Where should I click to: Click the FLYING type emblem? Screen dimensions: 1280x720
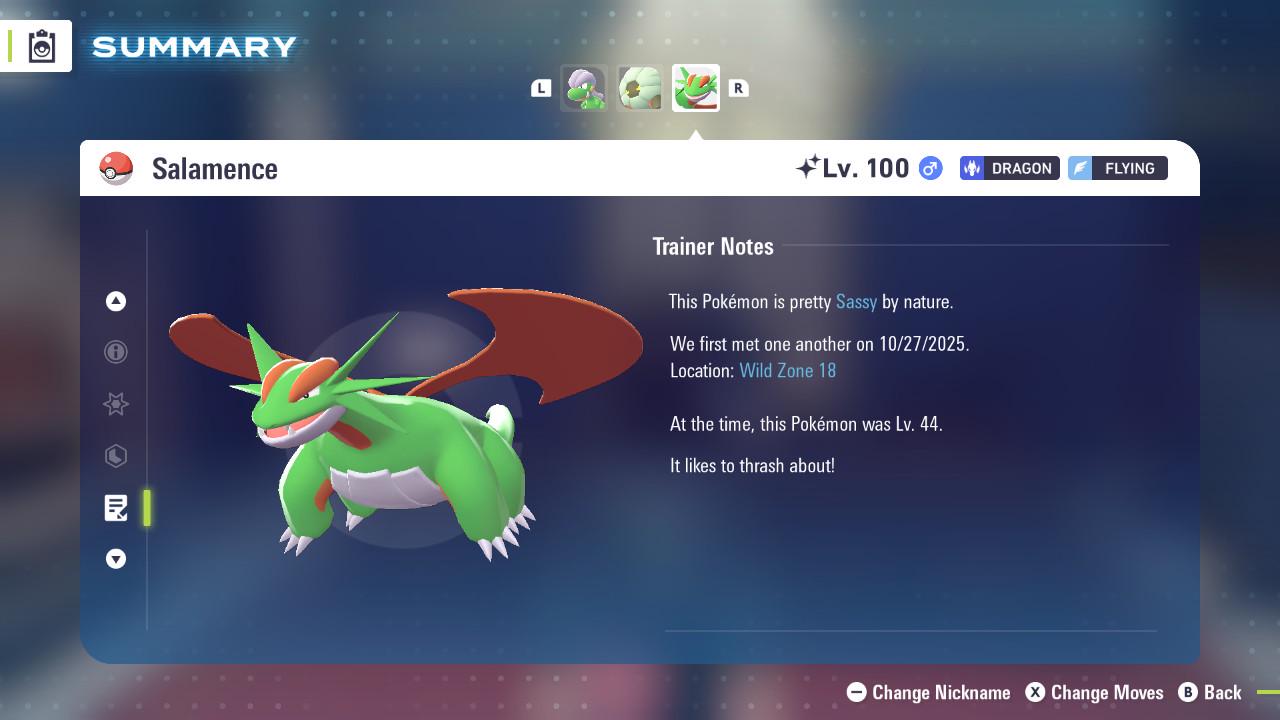[1117, 168]
